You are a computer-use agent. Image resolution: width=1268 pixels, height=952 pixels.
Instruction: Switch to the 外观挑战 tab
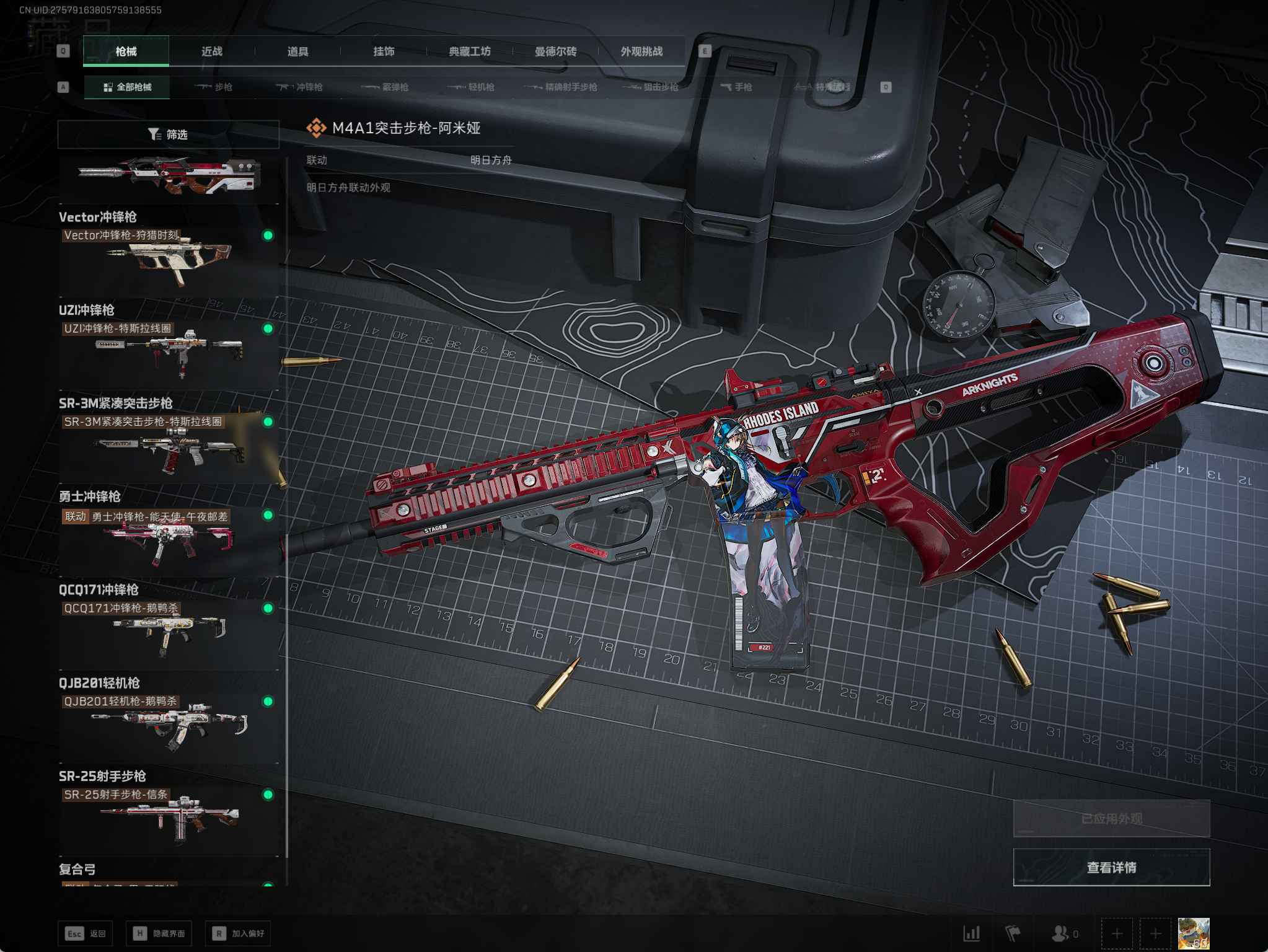(641, 51)
